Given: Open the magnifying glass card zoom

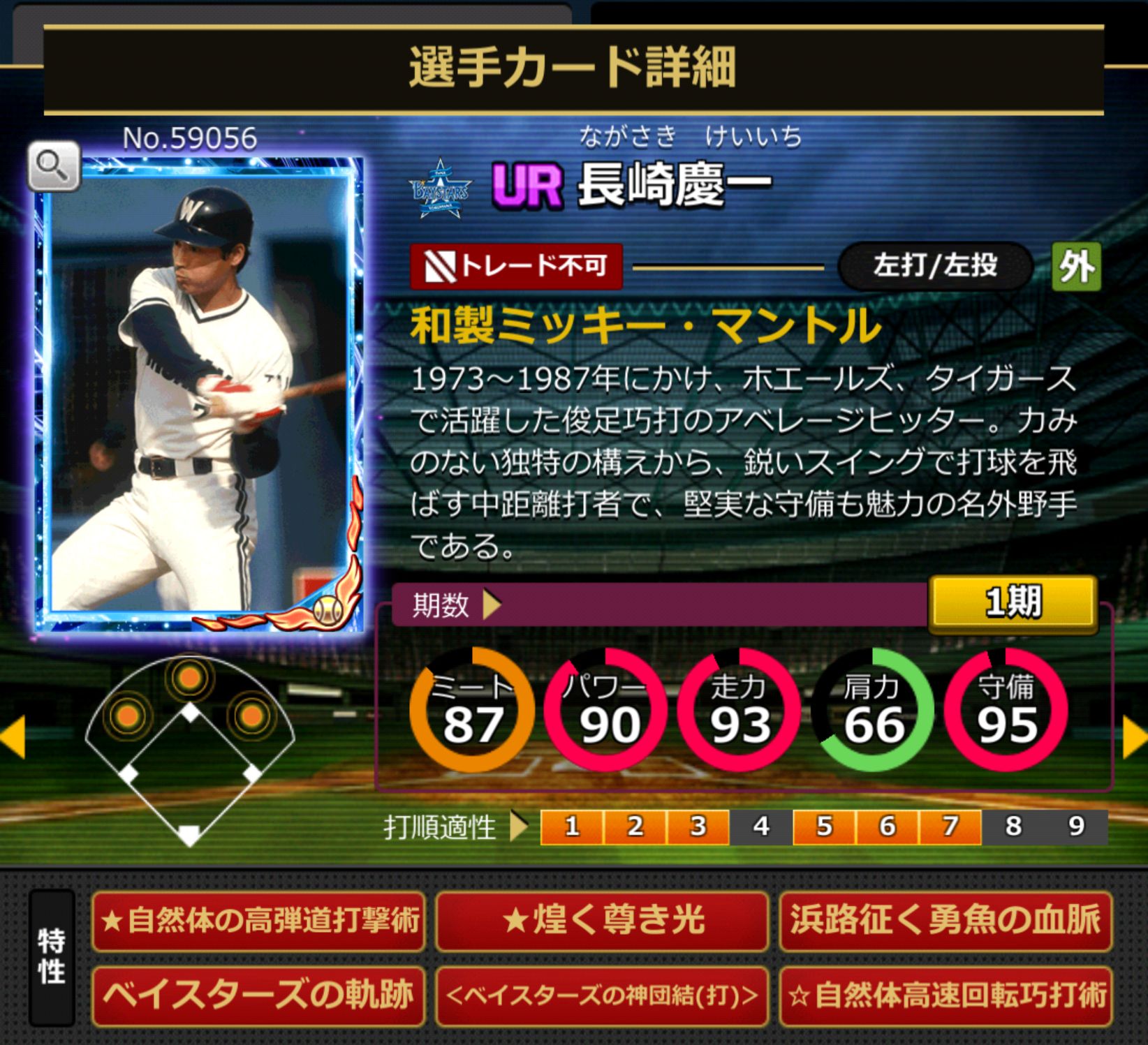Looking at the screenshot, I should coord(53,167).
